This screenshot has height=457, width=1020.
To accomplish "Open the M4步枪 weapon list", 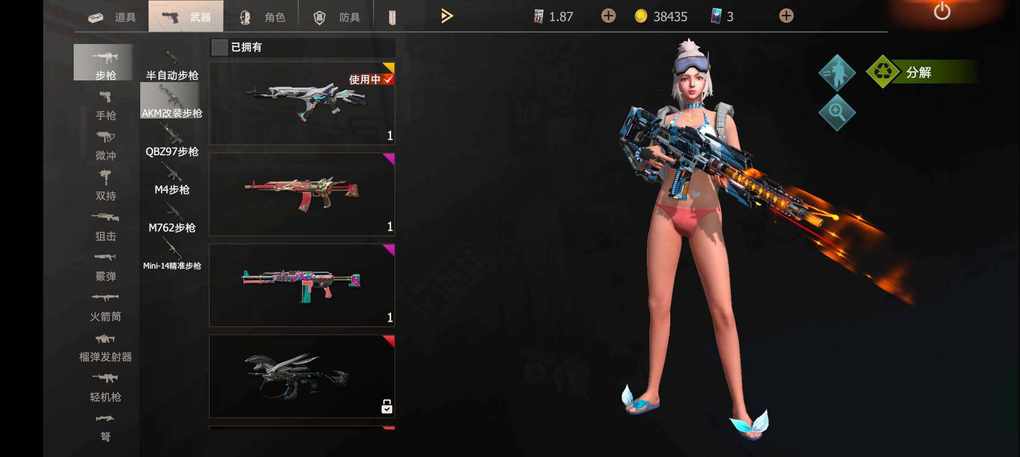I will 172,180.
